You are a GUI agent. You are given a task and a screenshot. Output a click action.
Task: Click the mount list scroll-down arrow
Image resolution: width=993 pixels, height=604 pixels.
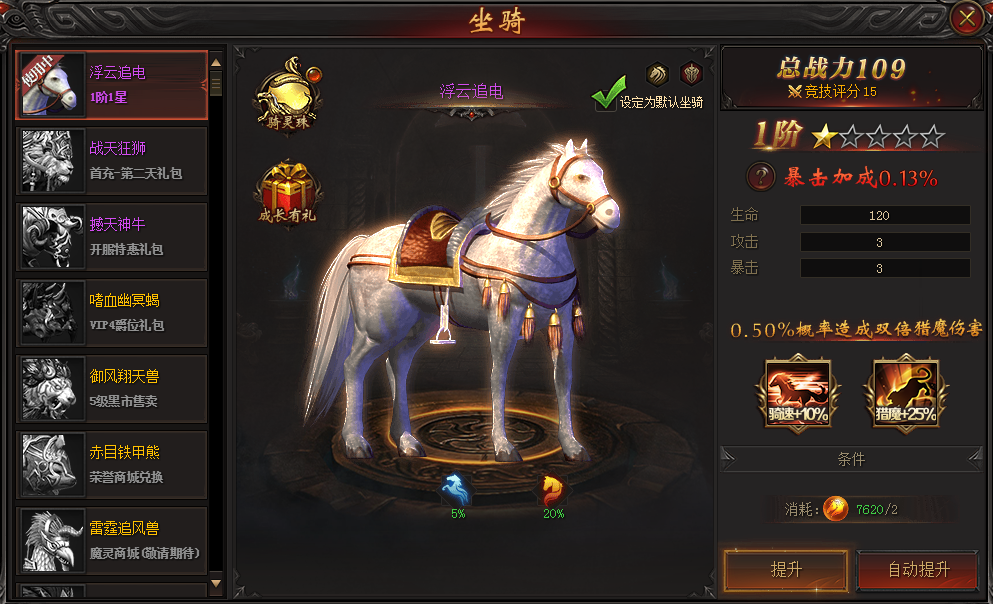[x=216, y=583]
